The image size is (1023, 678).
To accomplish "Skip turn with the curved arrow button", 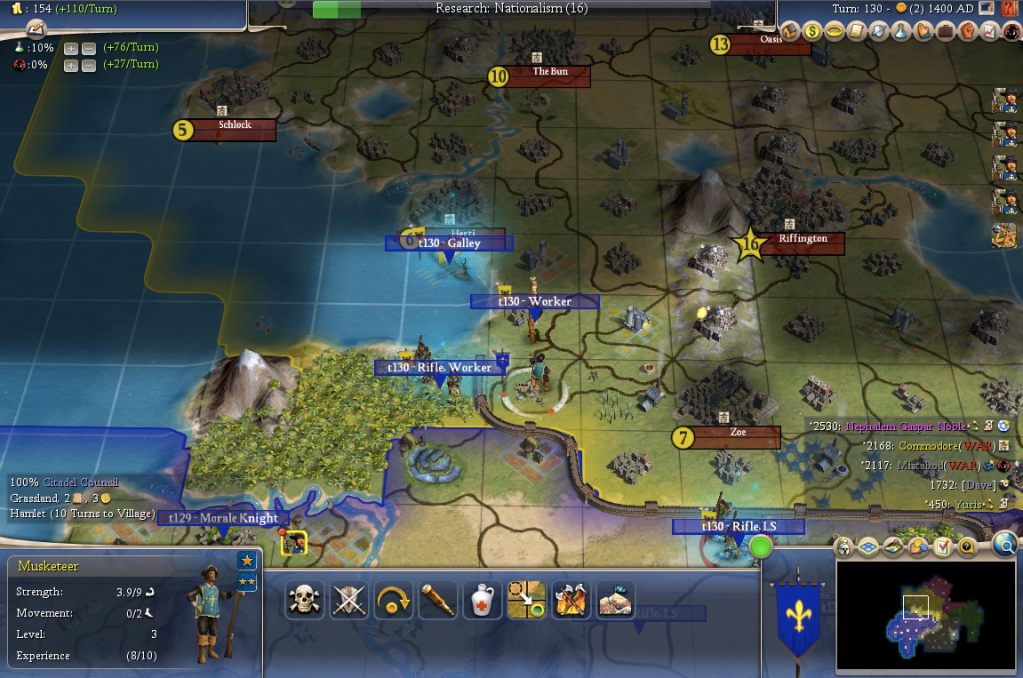I will [x=394, y=600].
